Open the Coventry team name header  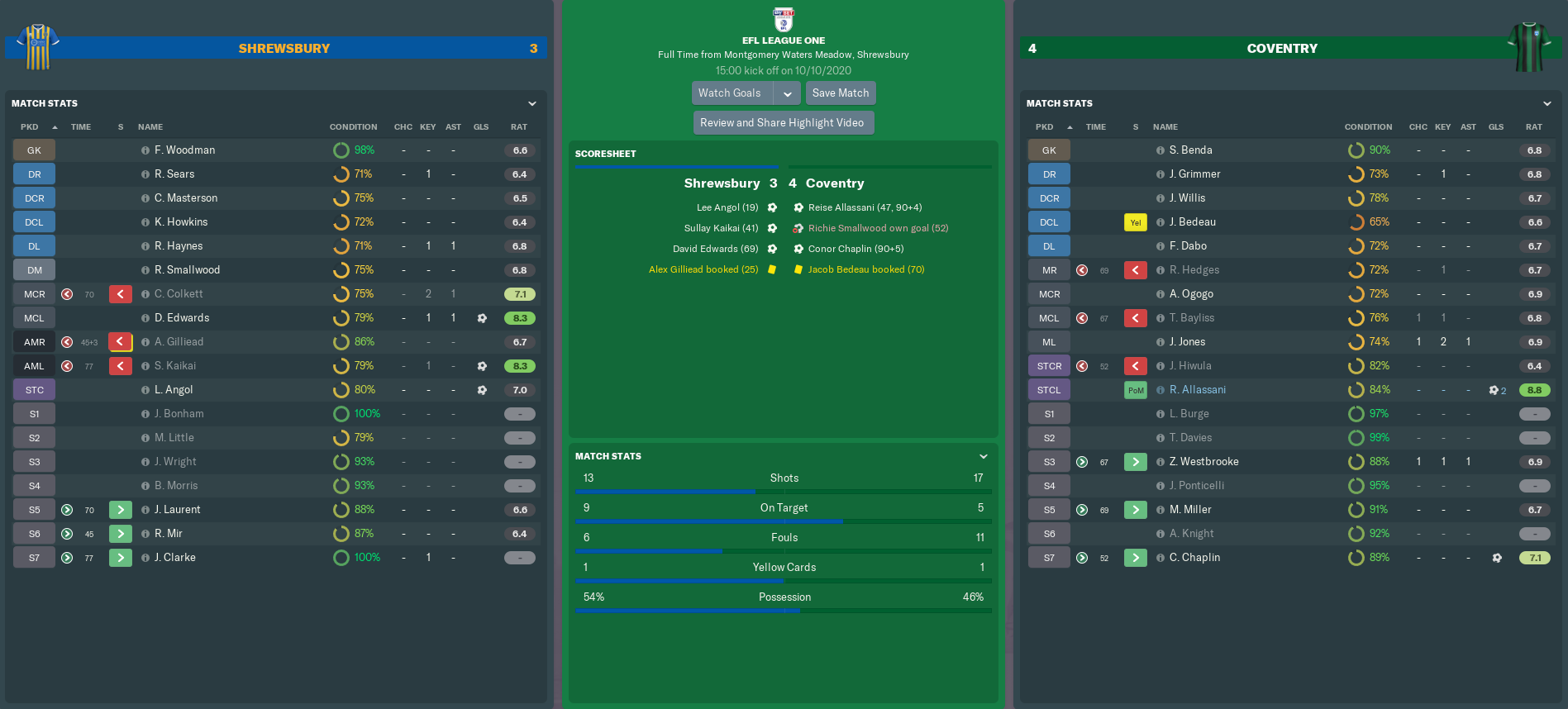[1282, 49]
